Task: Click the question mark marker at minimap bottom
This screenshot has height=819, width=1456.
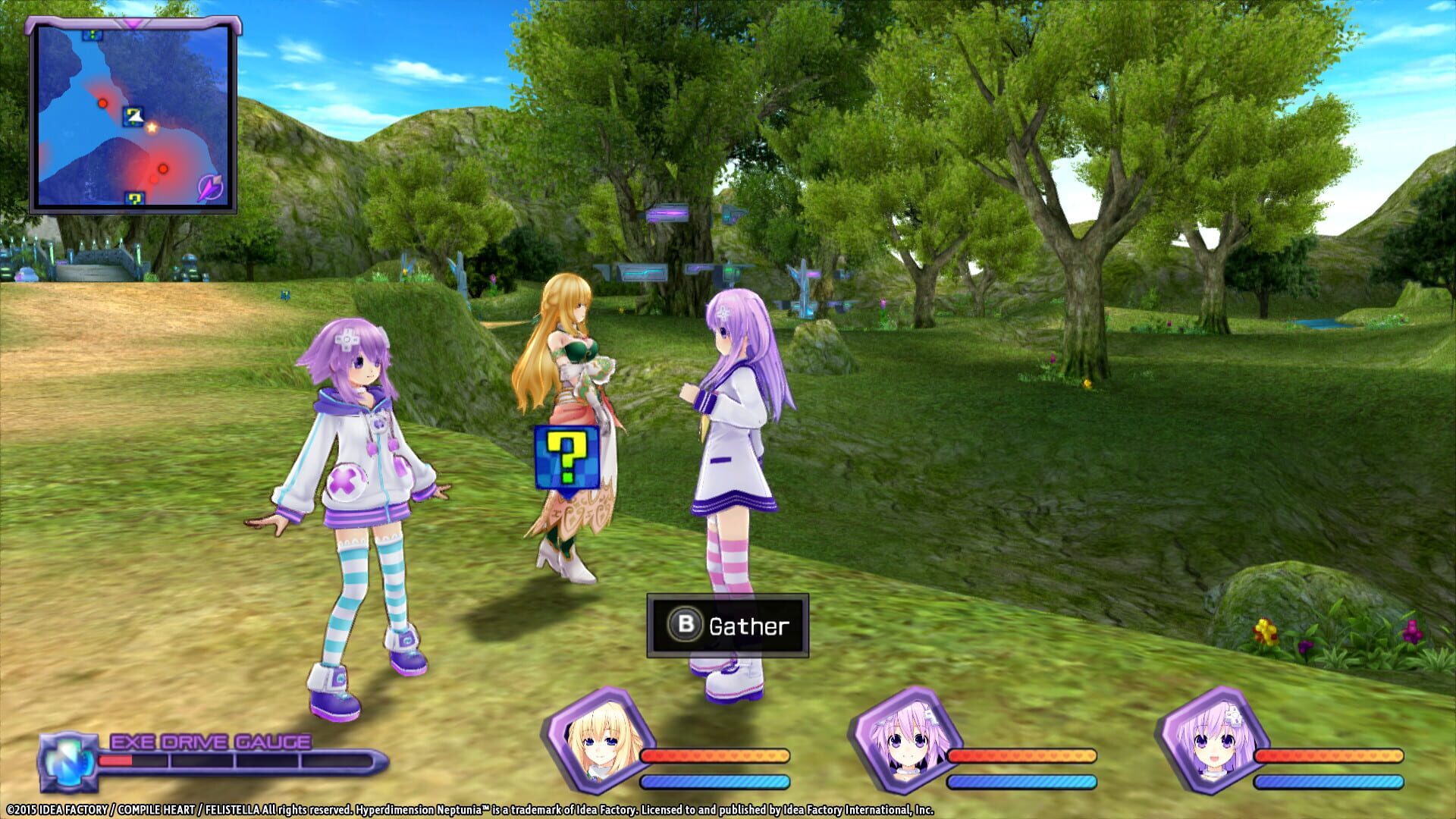Action: coord(133,199)
